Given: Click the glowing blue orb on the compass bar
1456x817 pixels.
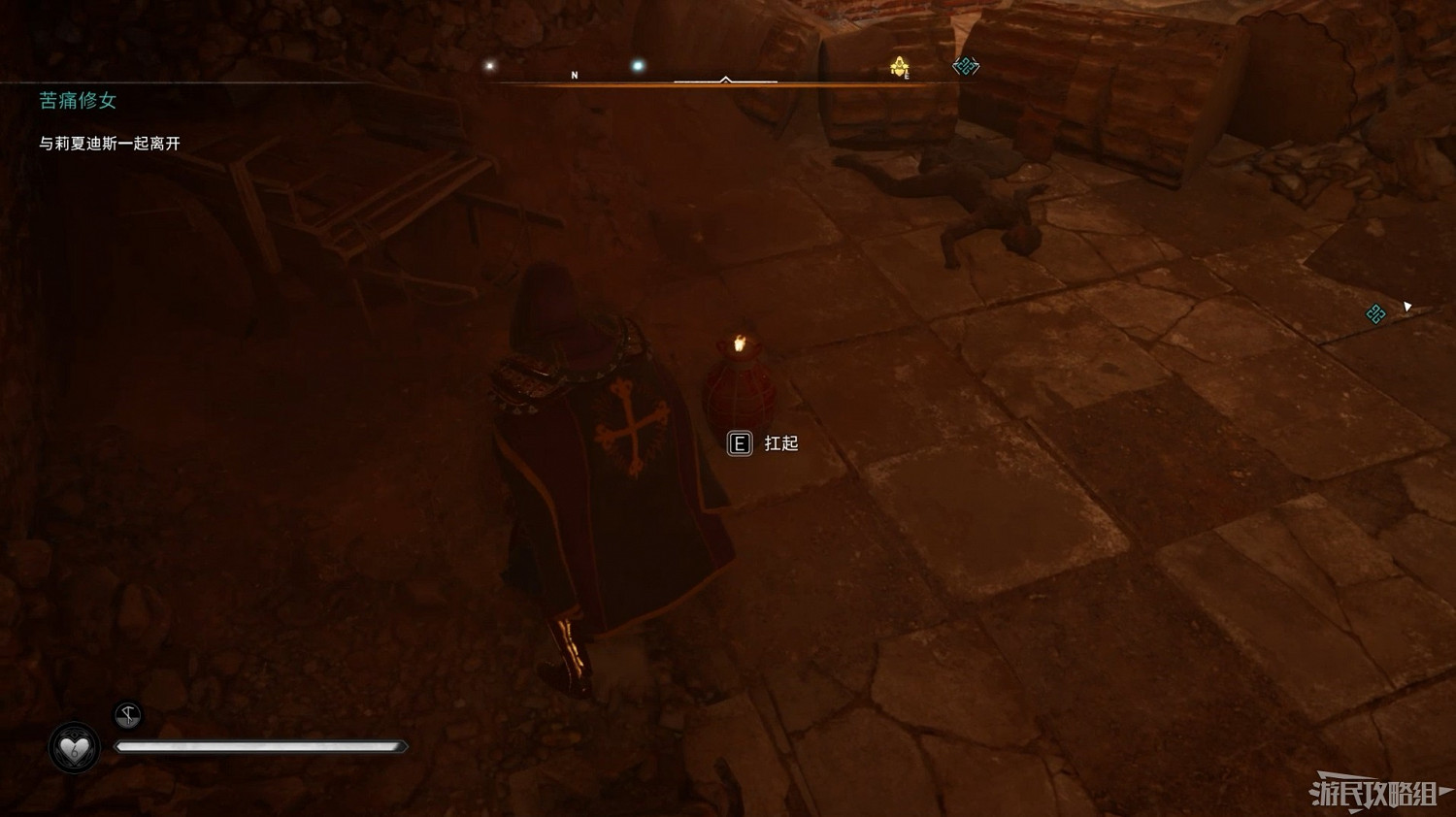Looking at the screenshot, I should click(636, 64).
